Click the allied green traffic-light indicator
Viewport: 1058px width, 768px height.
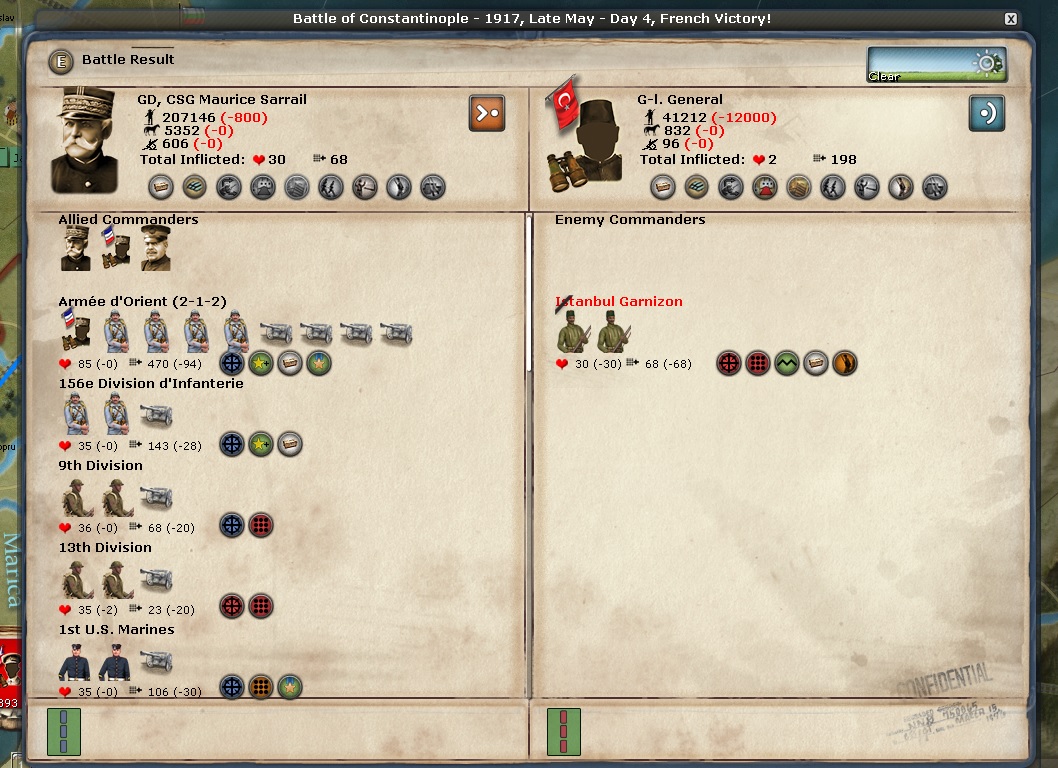tap(64, 732)
